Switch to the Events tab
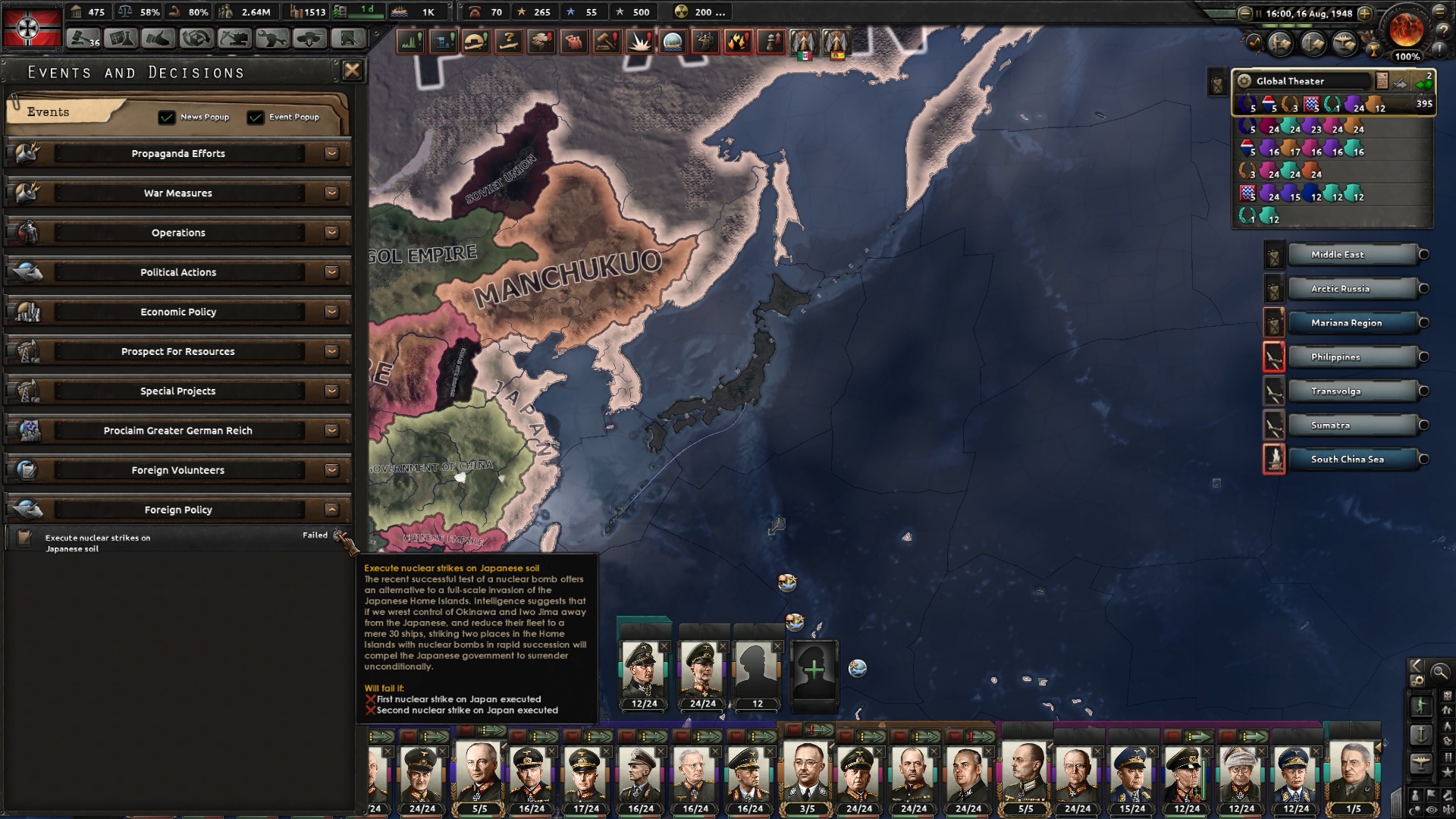The height and width of the screenshot is (819, 1456). 47,111
